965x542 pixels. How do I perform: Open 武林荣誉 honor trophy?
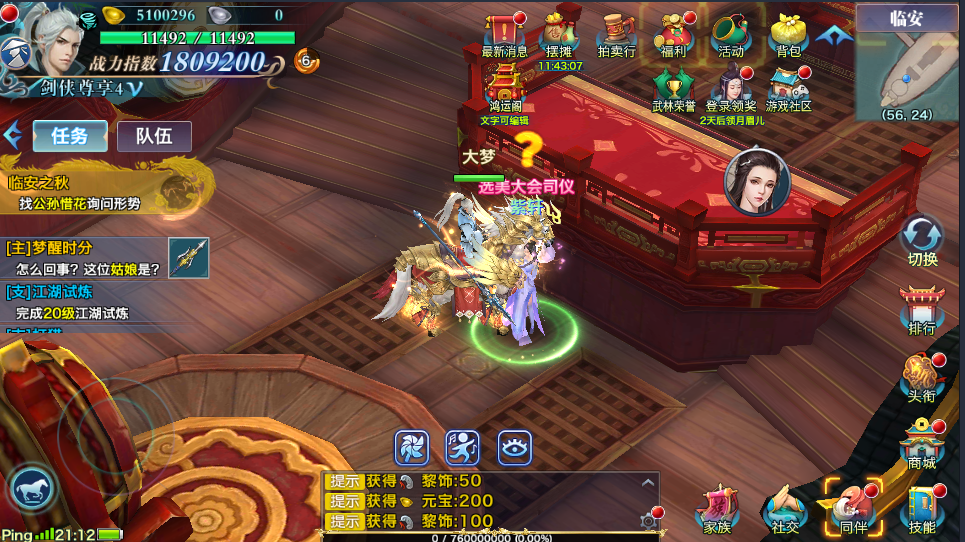coord(672,88)
